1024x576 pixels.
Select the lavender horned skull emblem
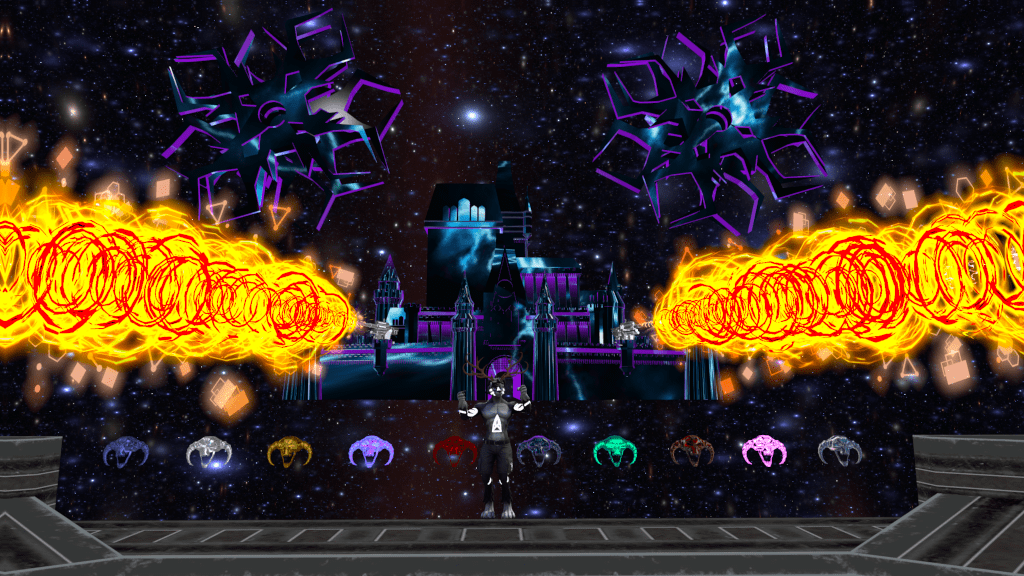tap(371, 452)
